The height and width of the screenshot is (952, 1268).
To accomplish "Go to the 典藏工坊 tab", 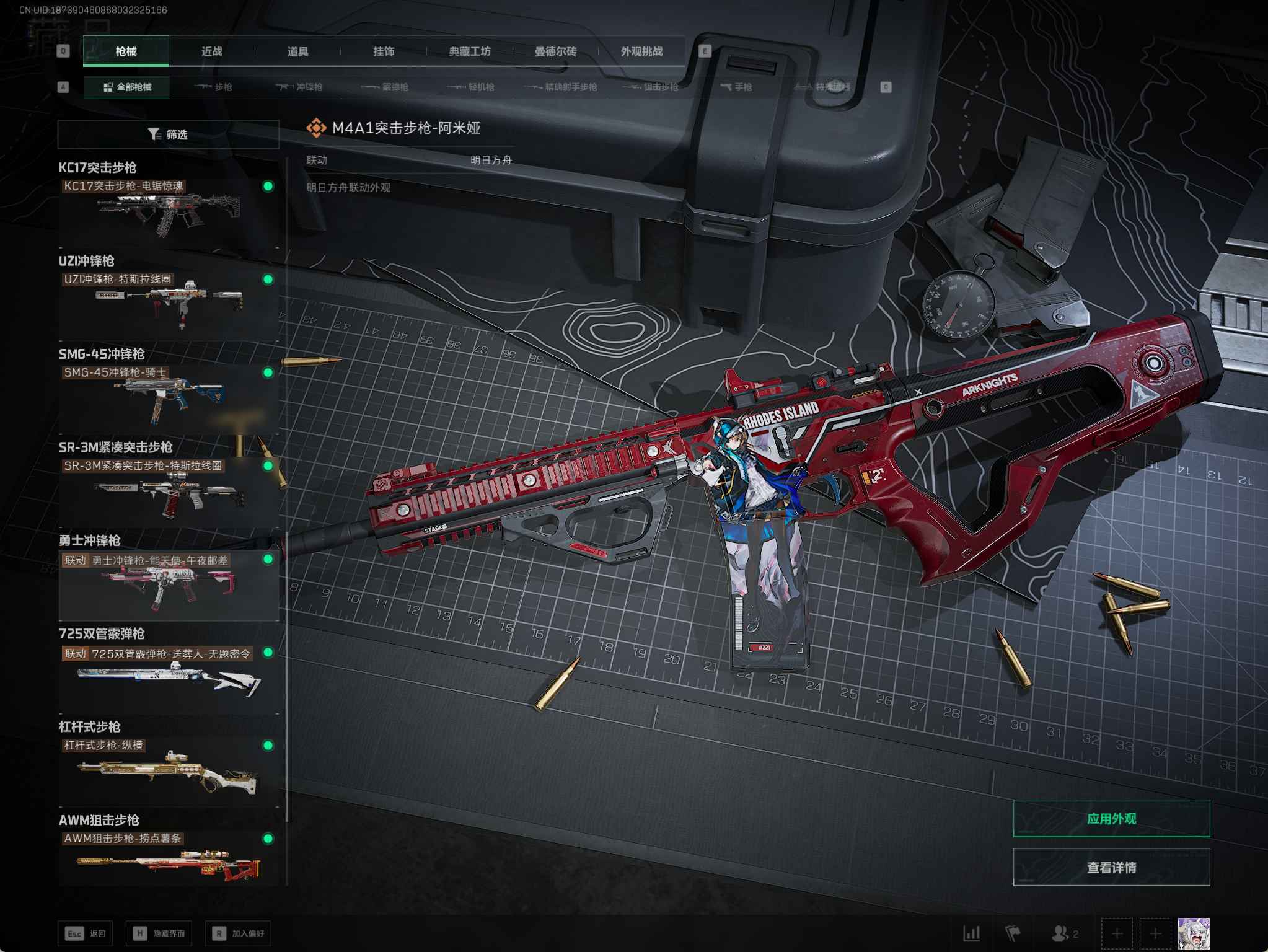I will pyautogui.click(x=469, y=51).
